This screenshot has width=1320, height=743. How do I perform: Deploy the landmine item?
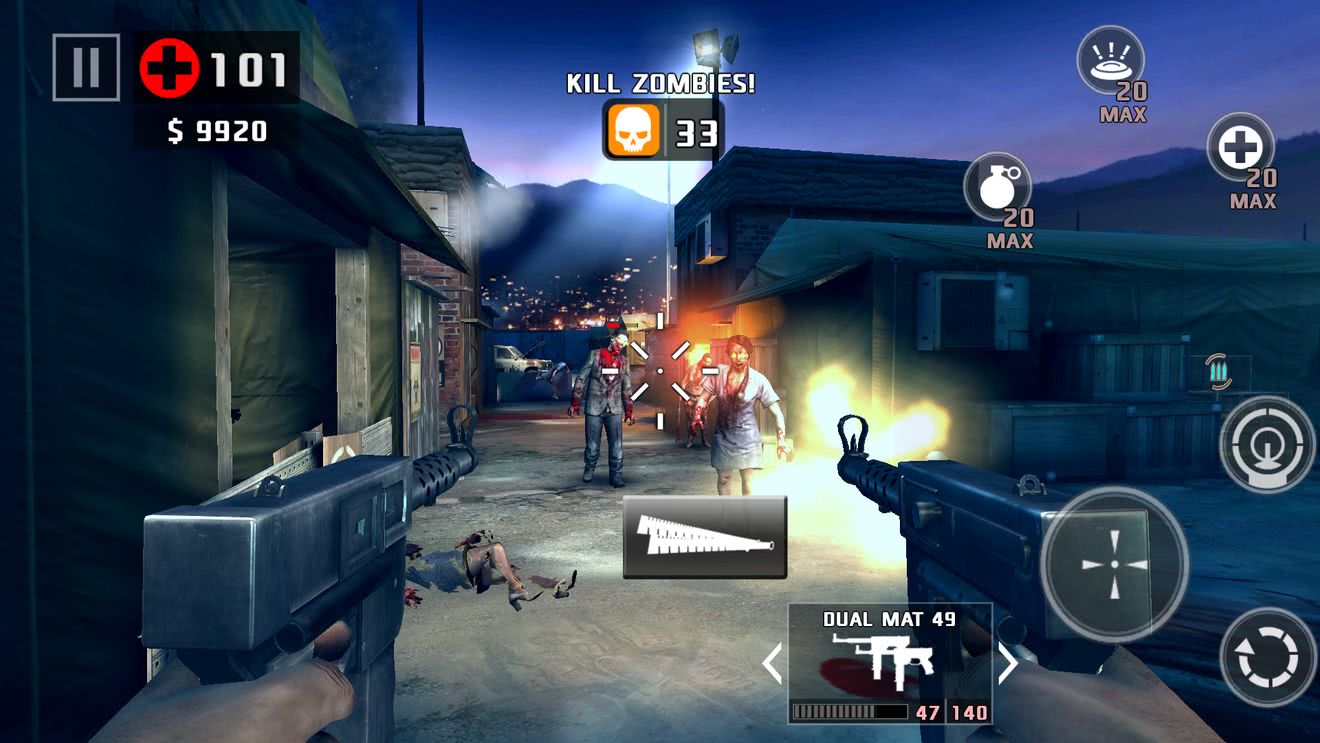[x=1110, y=60]
